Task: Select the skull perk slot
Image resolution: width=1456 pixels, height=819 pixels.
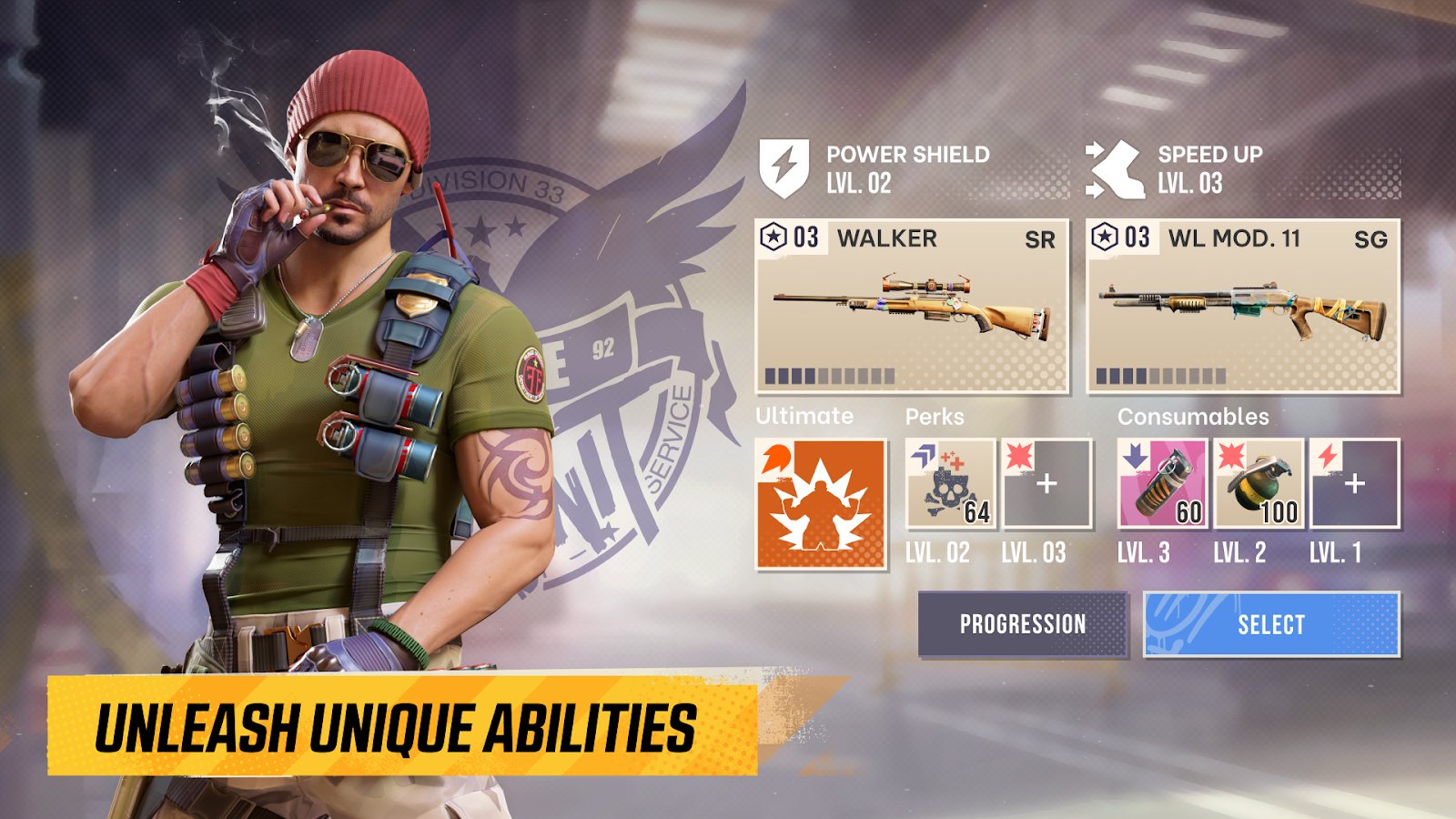Action: click(x=950, y=484)
